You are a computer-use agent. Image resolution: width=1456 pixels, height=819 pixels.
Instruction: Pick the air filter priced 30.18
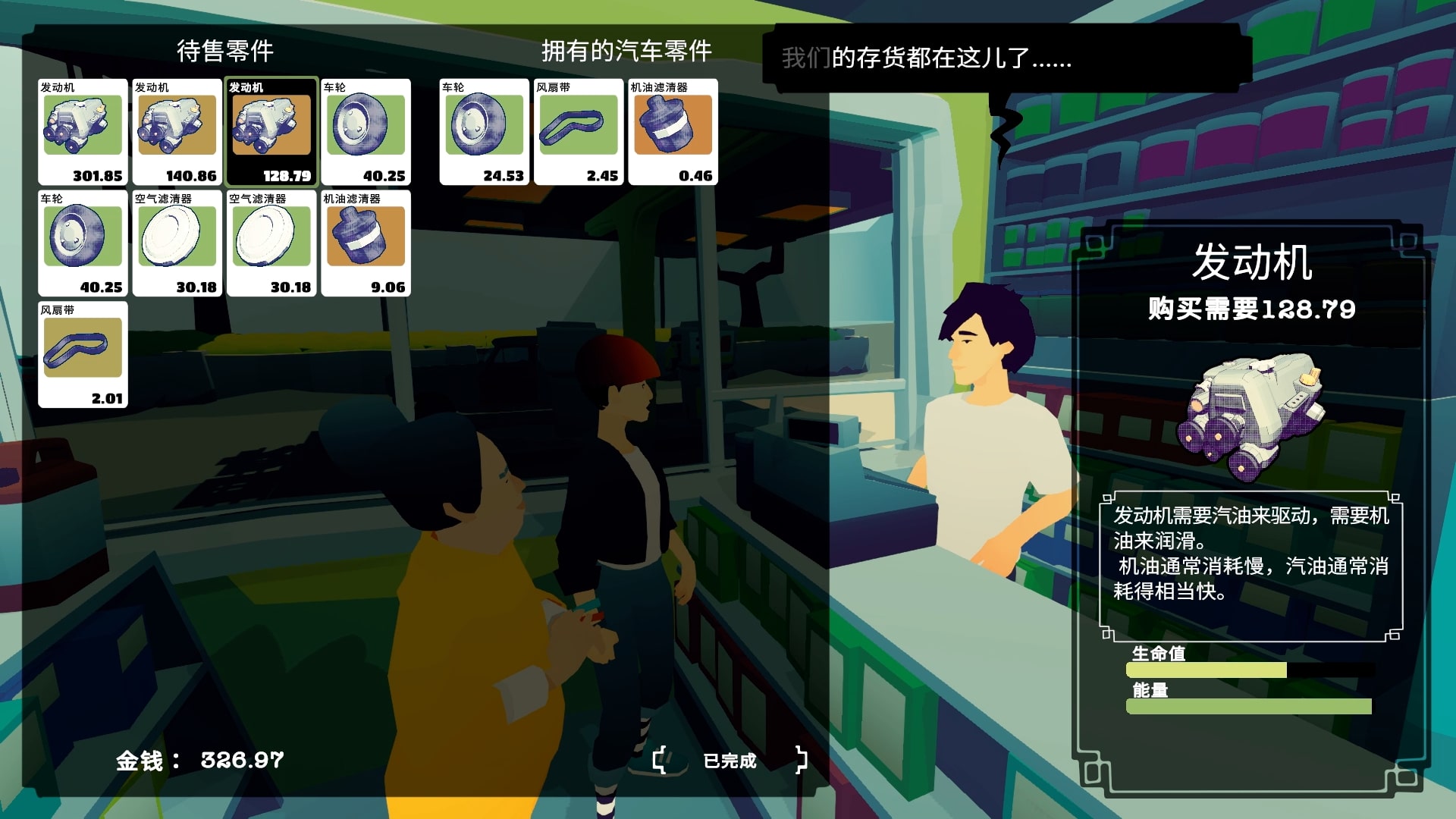pyautogui.click(x=177, y=243)
